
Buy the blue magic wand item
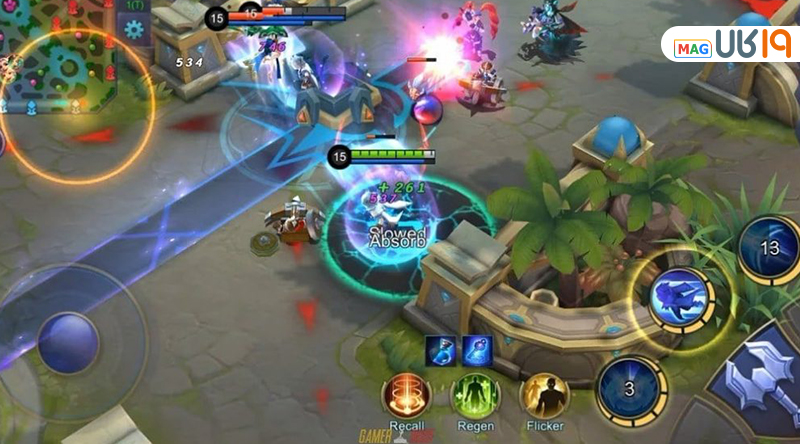[x=476, y=349]
